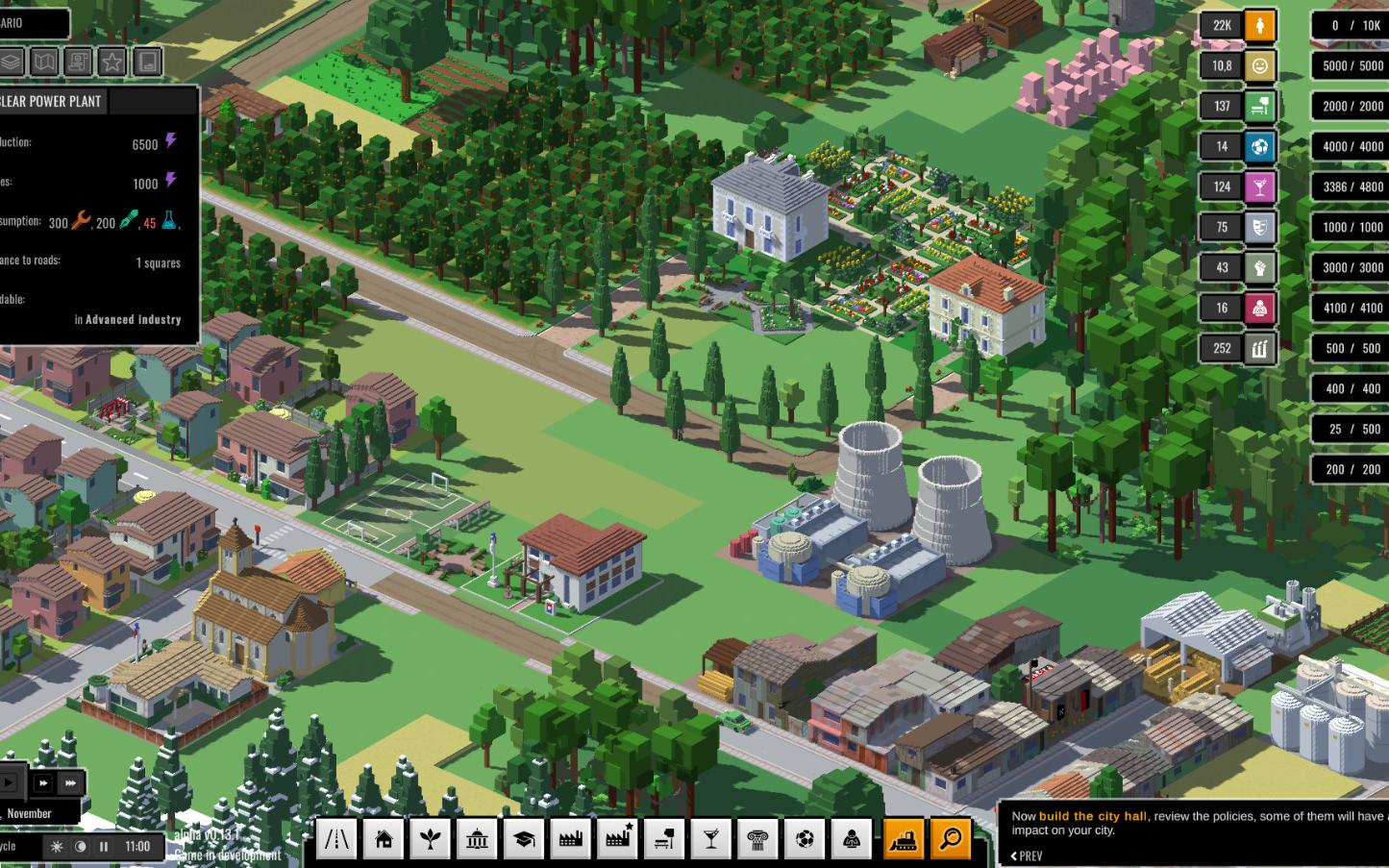
Task: Select the soccer ball sports category
Action: 805,840
